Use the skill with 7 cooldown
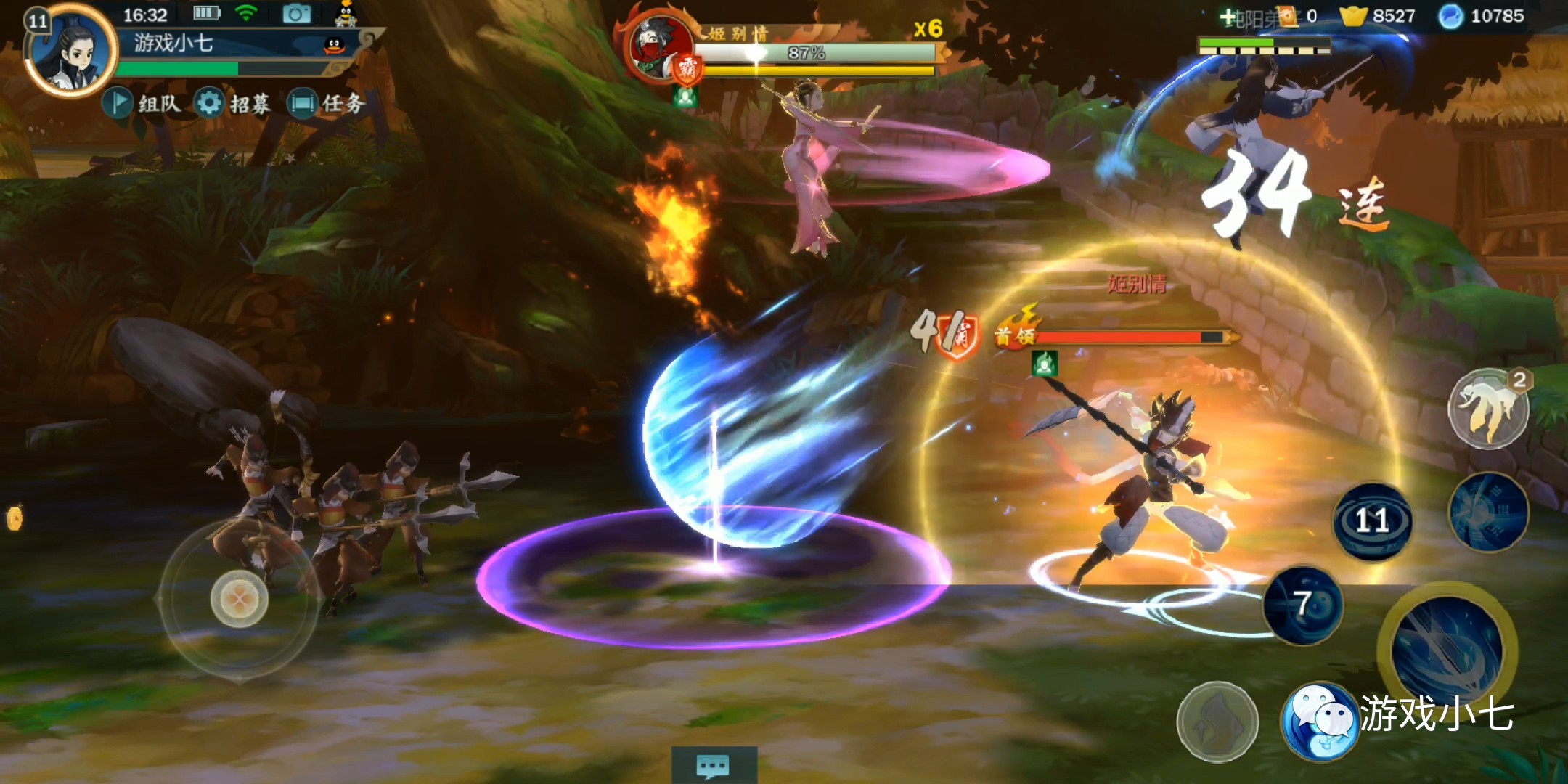 (1303, 604)
